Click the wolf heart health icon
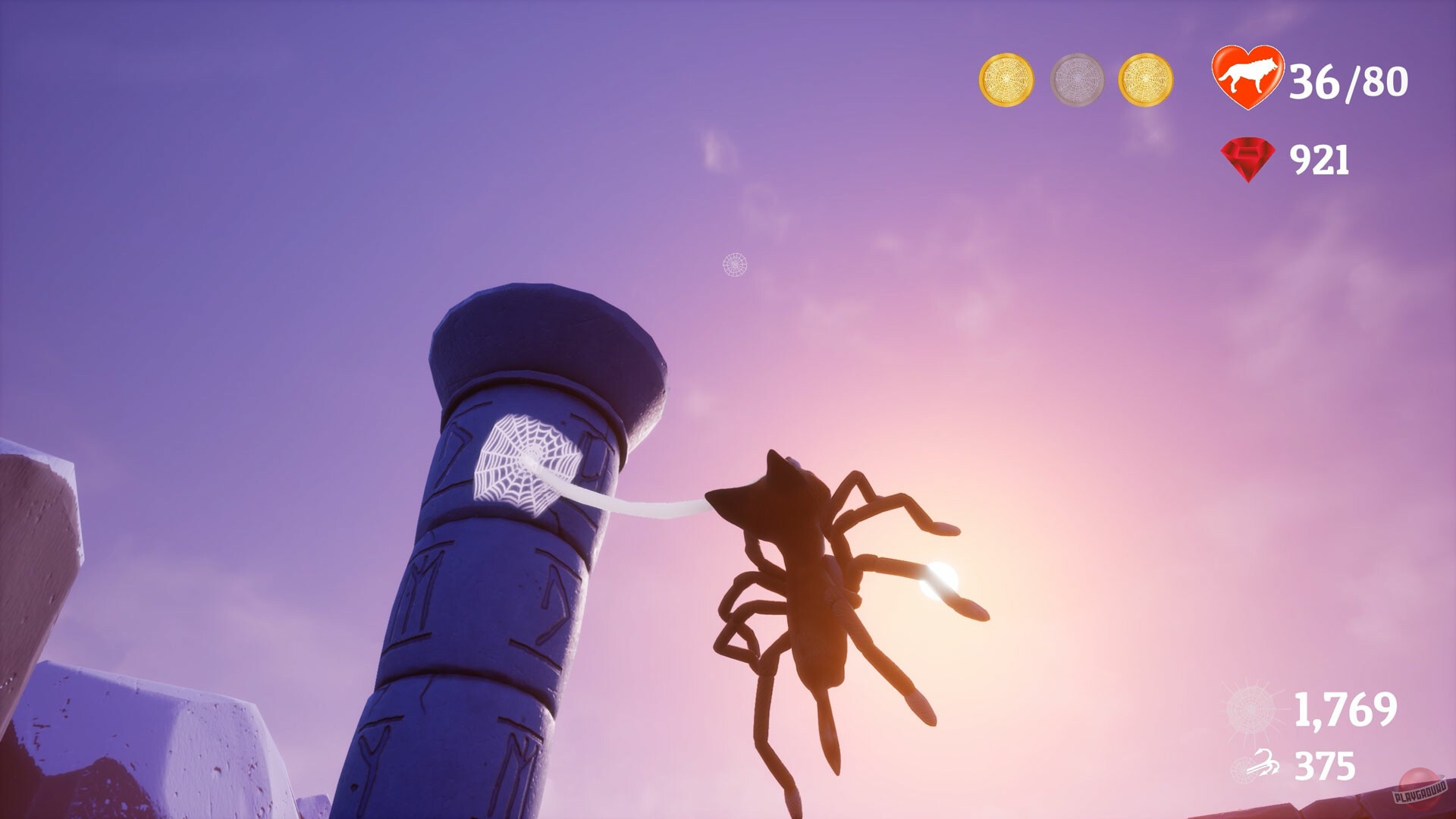Viewport: 1456px width, 819px height. 1248,76
